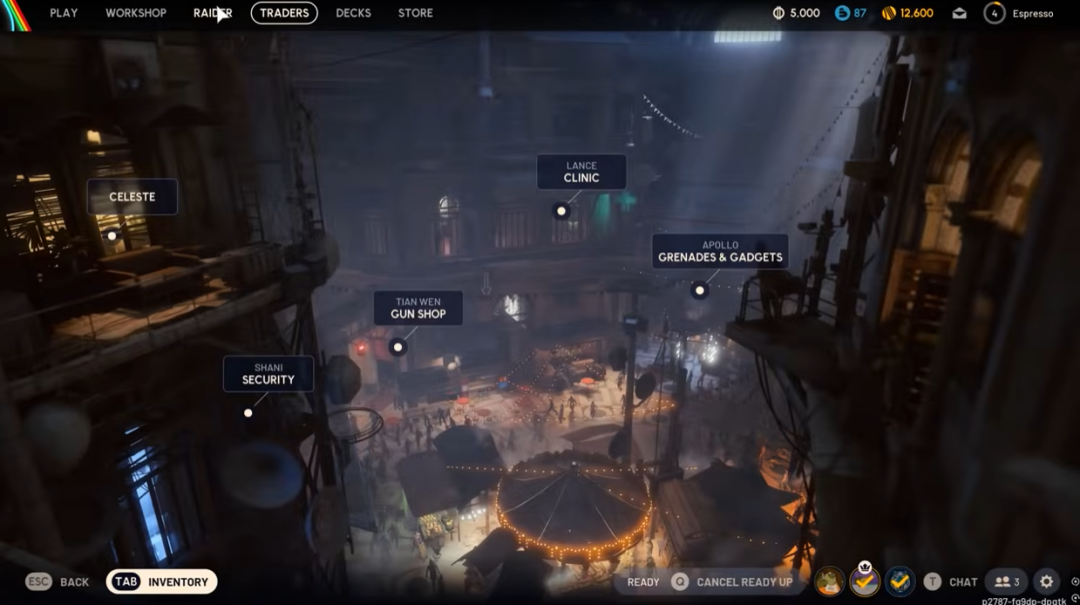The height and width of the screenshot is (605, 1080).
Task: Switch to the Workshop tab
Action: coord(136,13)
